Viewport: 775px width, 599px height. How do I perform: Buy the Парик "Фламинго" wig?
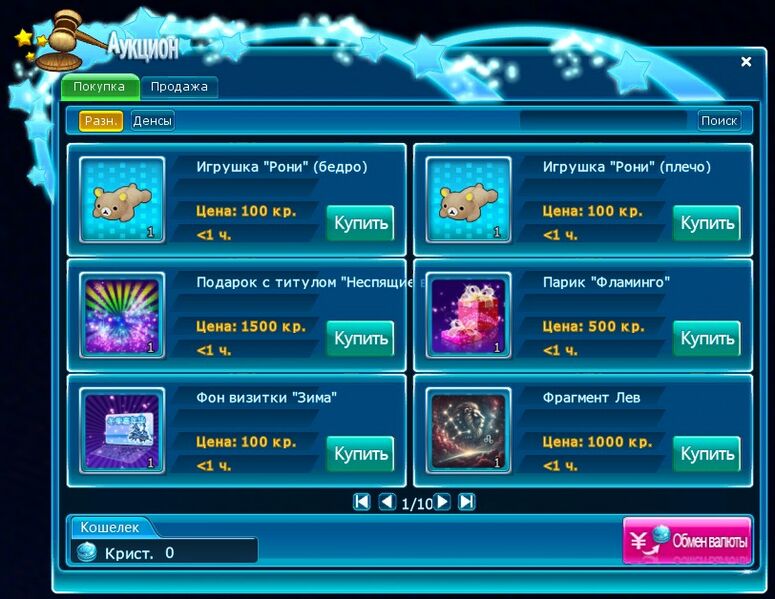pyautogui.click(x=706, y=339)
